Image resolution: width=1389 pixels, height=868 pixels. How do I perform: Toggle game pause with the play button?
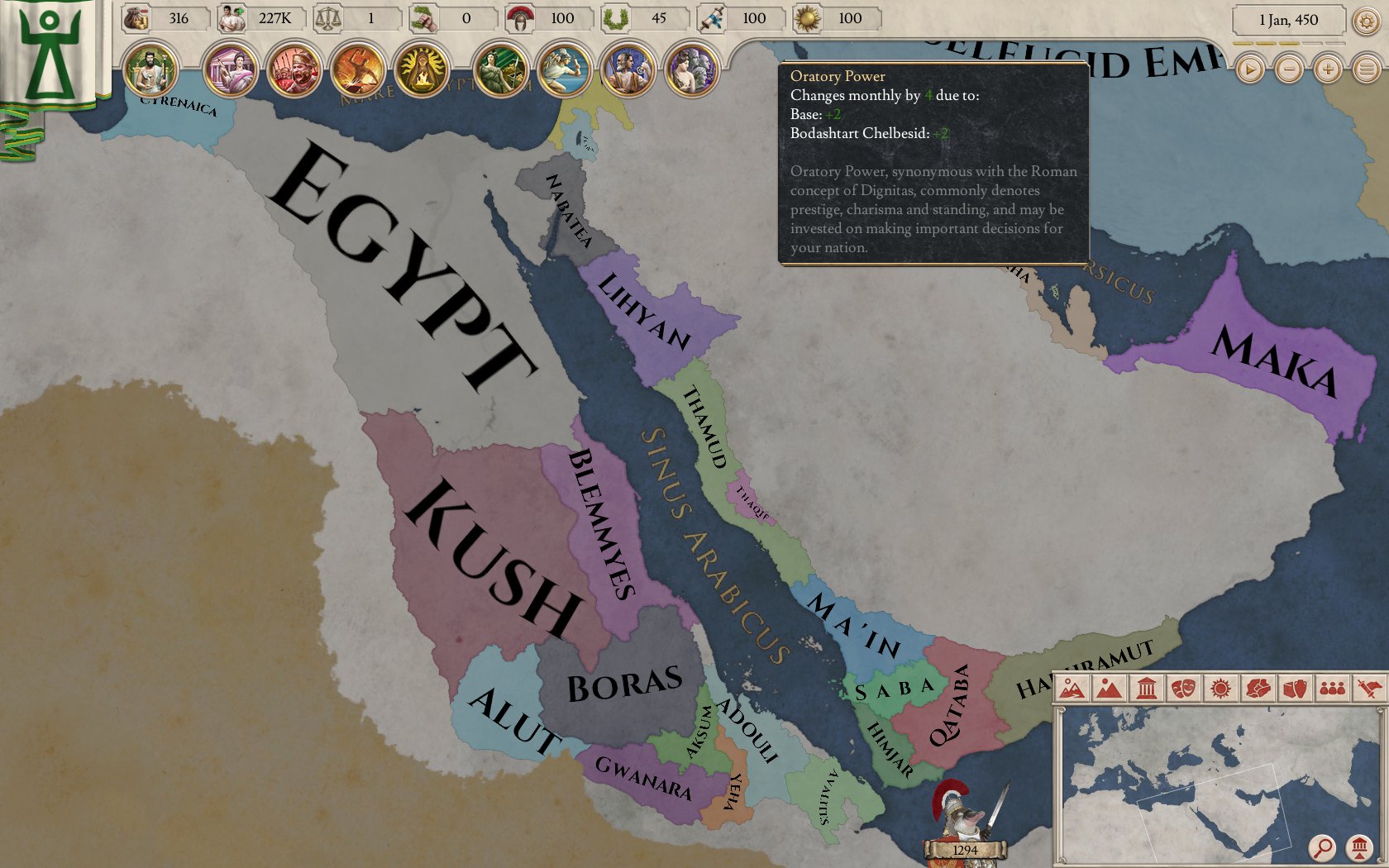click(1249, 70)
